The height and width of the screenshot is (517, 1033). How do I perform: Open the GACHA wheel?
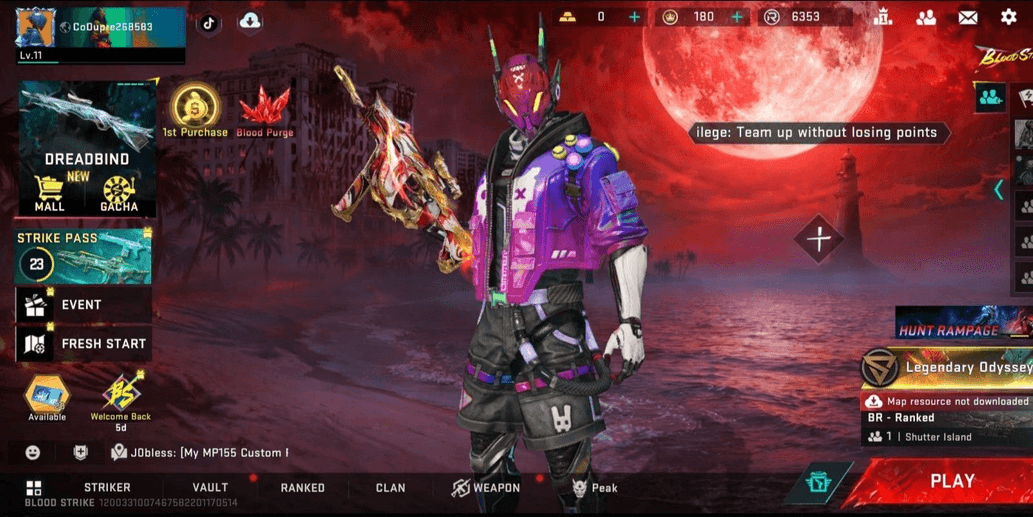click(x=119, y=193)
